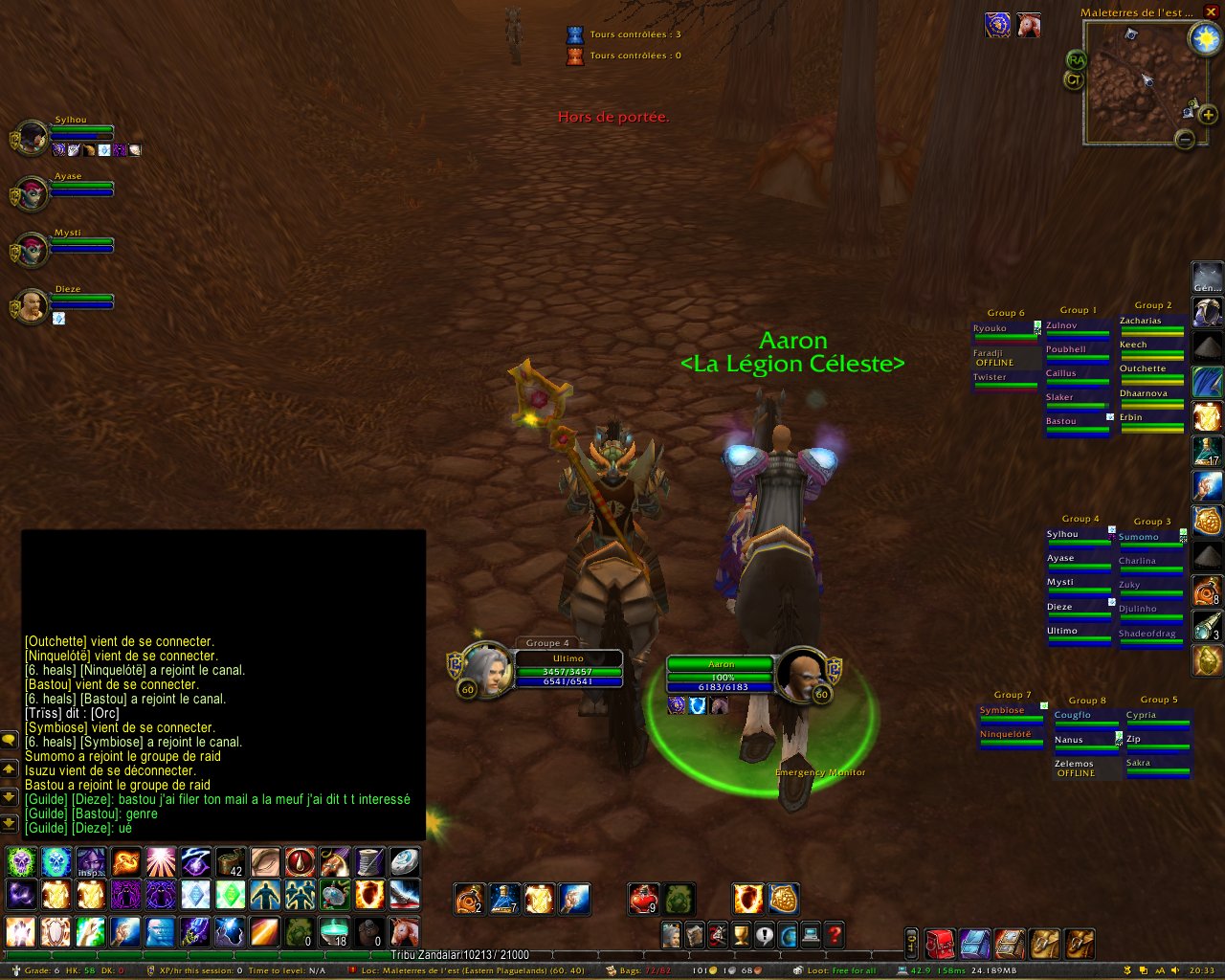This screenshot has height=980, width=1225.
Task: Open the CT minimap button
Action: pos(1073,80)
